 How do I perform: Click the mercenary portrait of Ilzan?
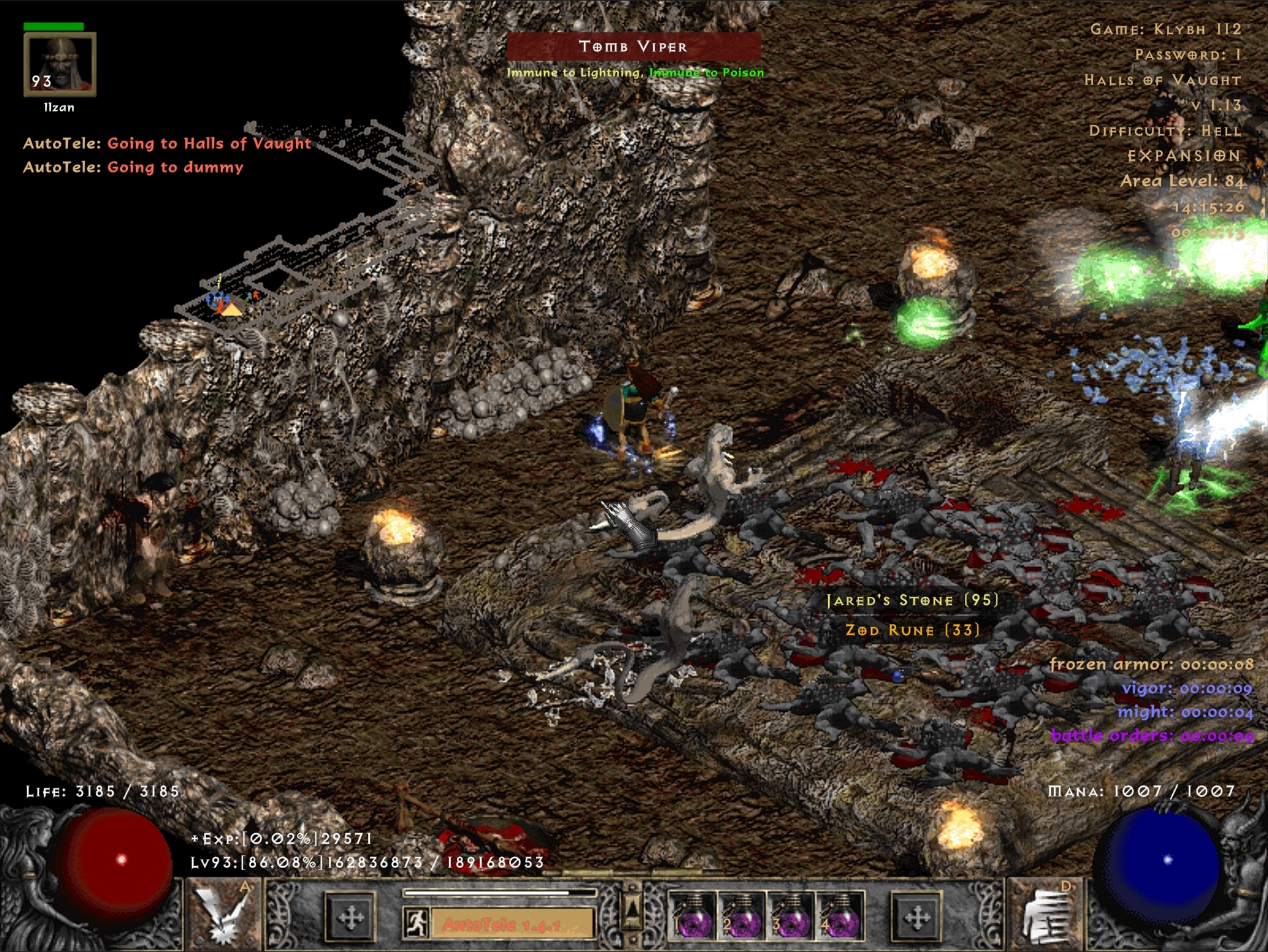coord(59,64)
